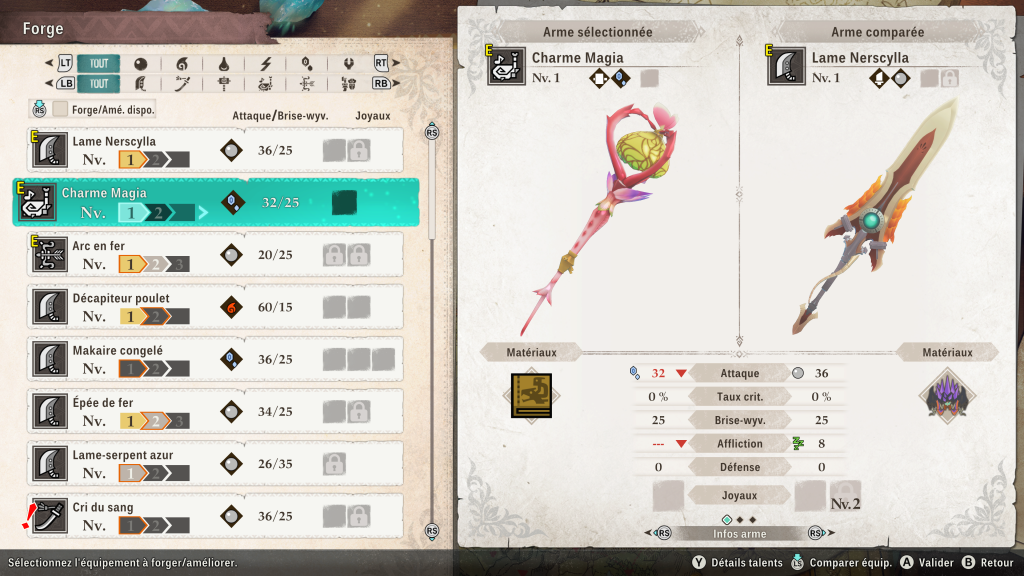Filter by lightning bolt element

point(266,64)
